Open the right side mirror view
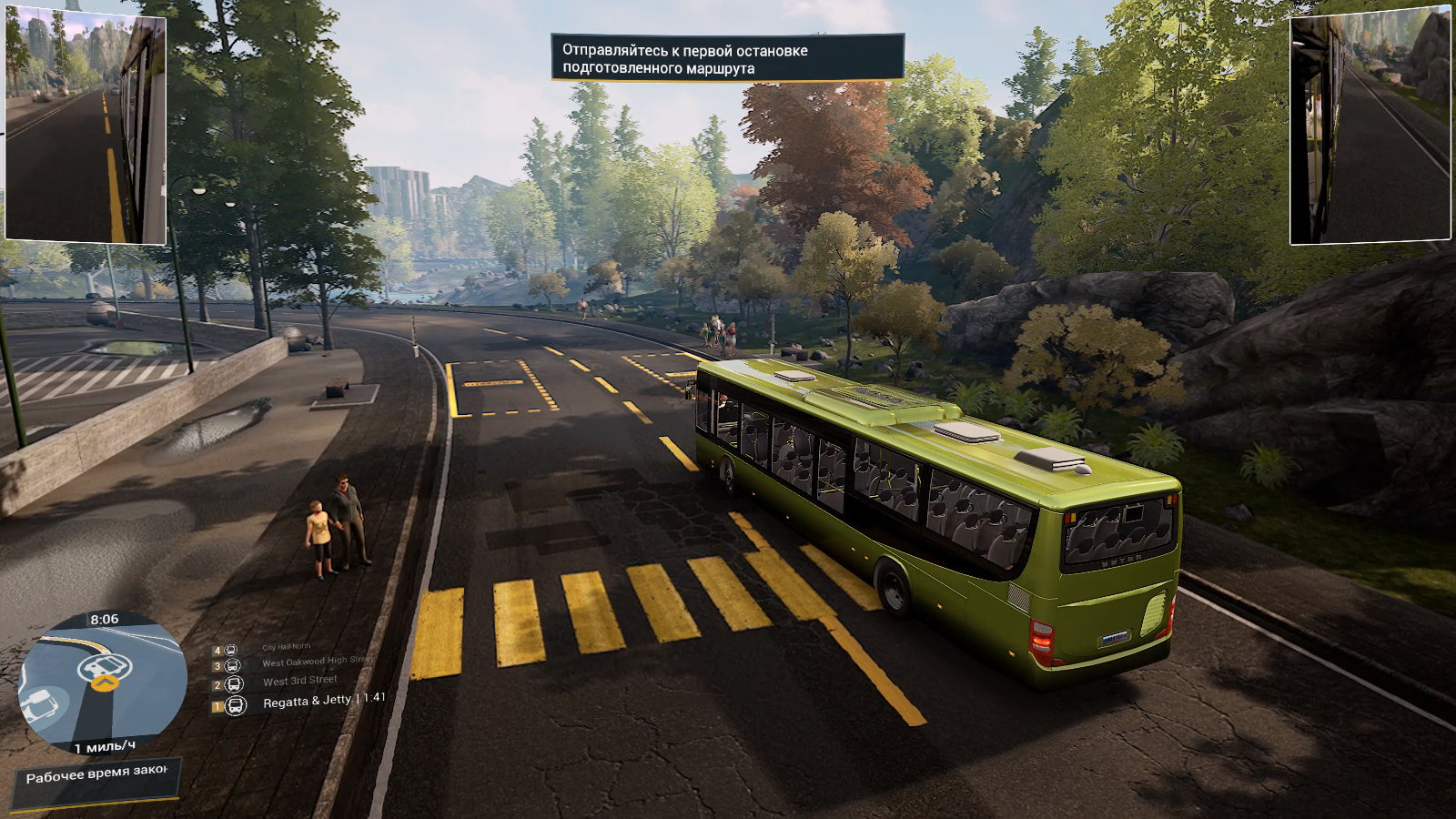This screenshot has height=819, width=1456. [1370, 129]
